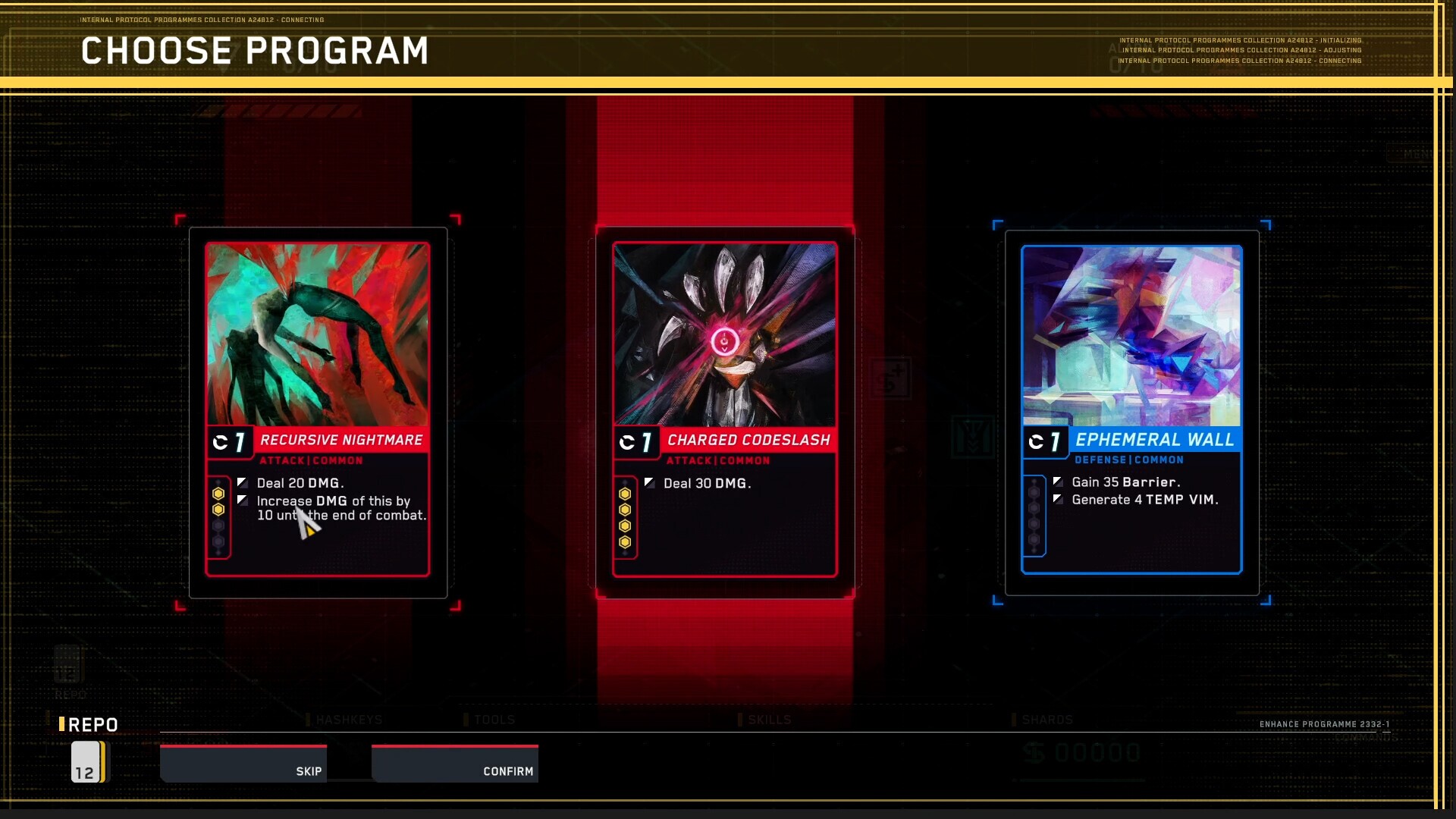Confirm the selected program
Viewport: 1456px width, 819px height.
click(508, 770)
